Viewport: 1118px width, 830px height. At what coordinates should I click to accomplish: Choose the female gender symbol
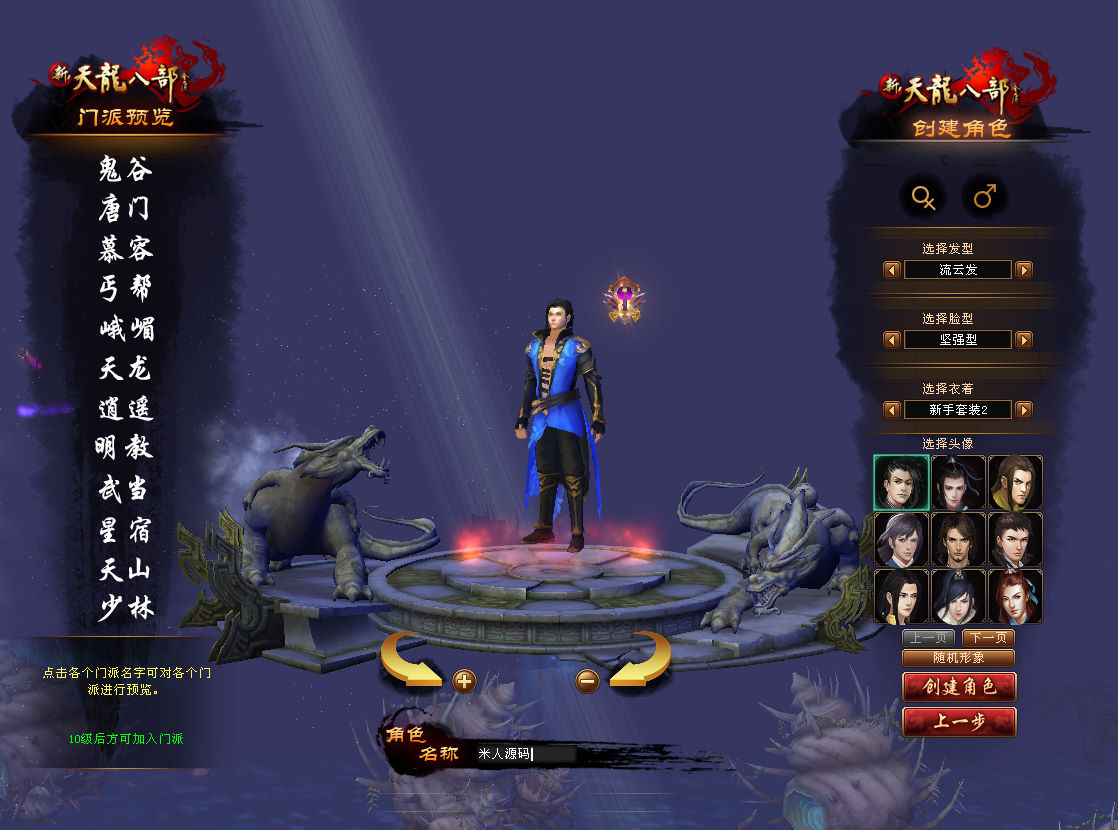(x=922, y=198)
